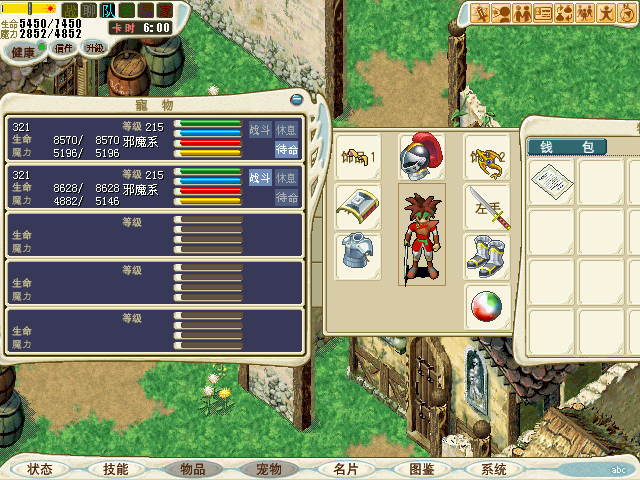Open the 系统 system menu
This screenshot has height=480, width=640.
click(x=494, y=469)
